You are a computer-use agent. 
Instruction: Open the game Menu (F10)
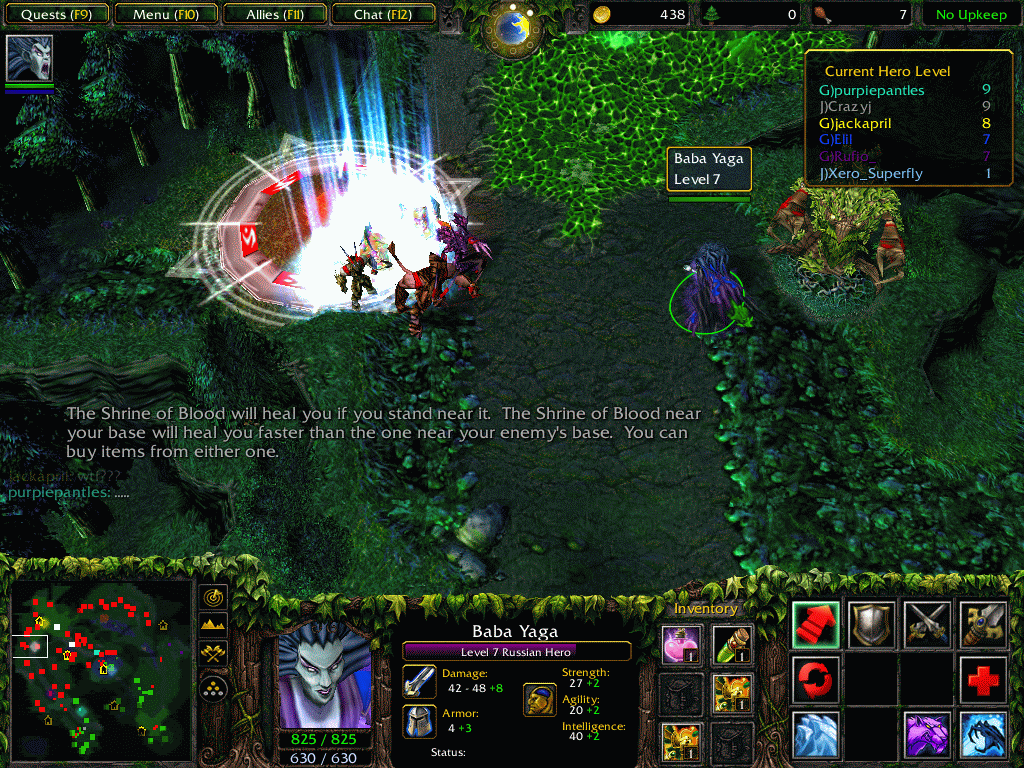click(x=164, y=15)
